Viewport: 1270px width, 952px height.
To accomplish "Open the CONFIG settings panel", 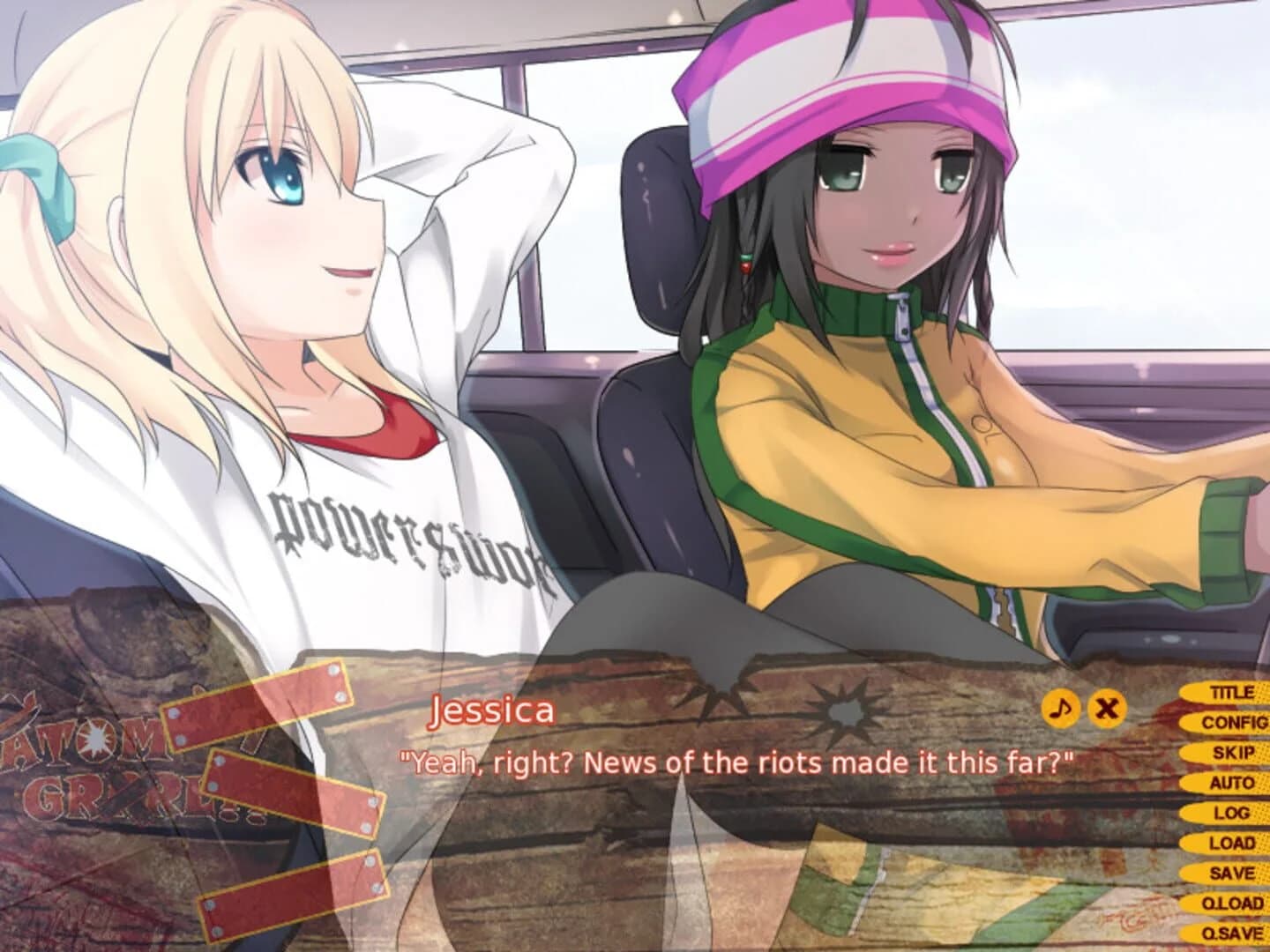I will tap(1232, 721).
